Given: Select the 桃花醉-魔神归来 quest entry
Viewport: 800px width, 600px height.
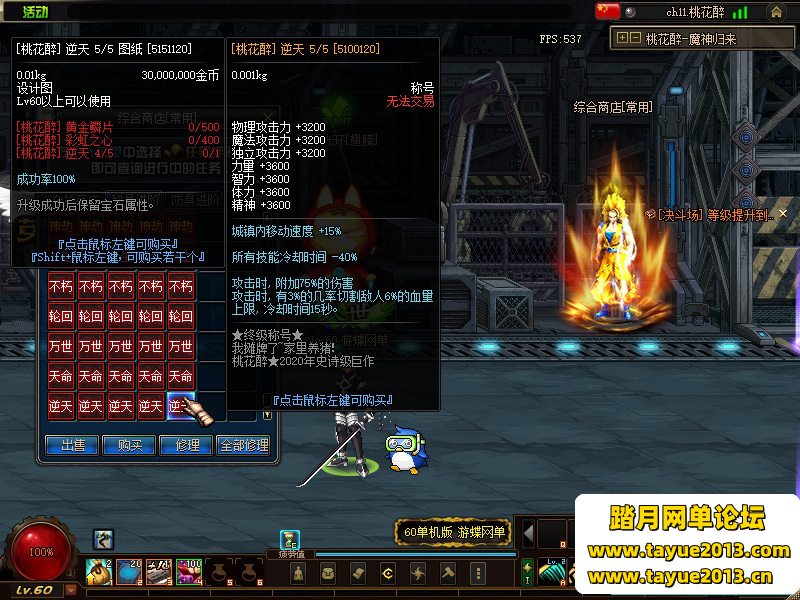Looking at the screenshot, I should pos(691,39).
